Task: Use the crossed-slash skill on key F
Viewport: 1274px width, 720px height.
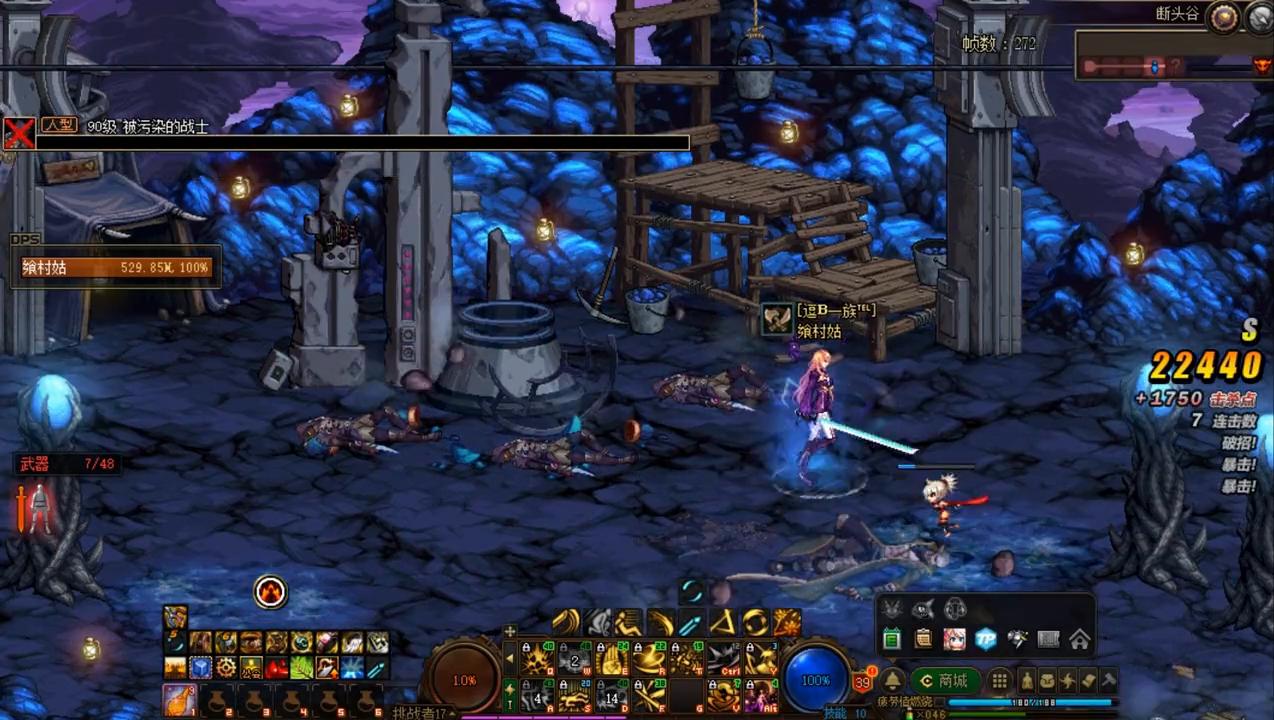Action: coord(649,694)
